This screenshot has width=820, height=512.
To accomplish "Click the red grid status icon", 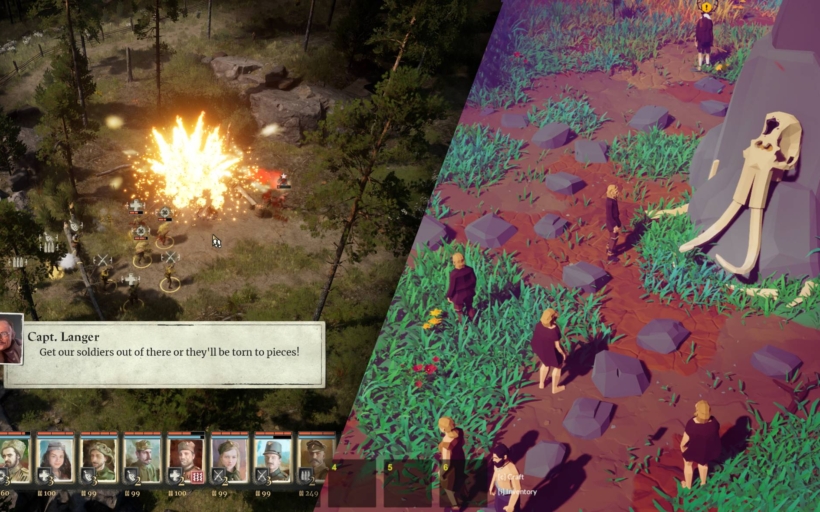I will click(x=197, y=477).
